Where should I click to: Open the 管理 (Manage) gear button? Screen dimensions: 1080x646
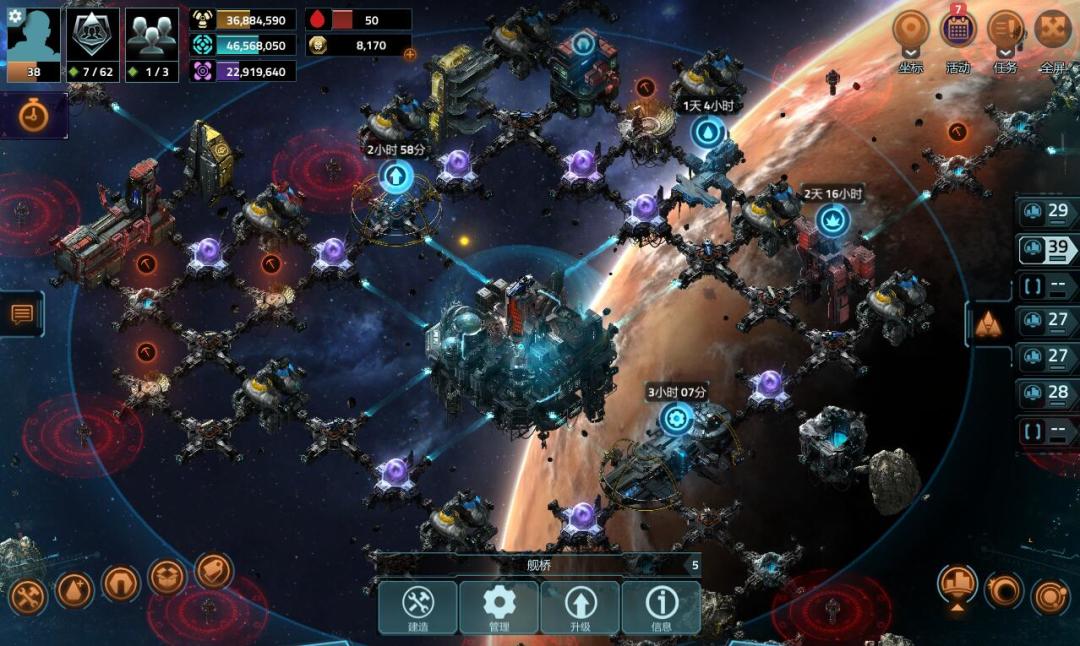pyautogui.click(x=499, y=607)
